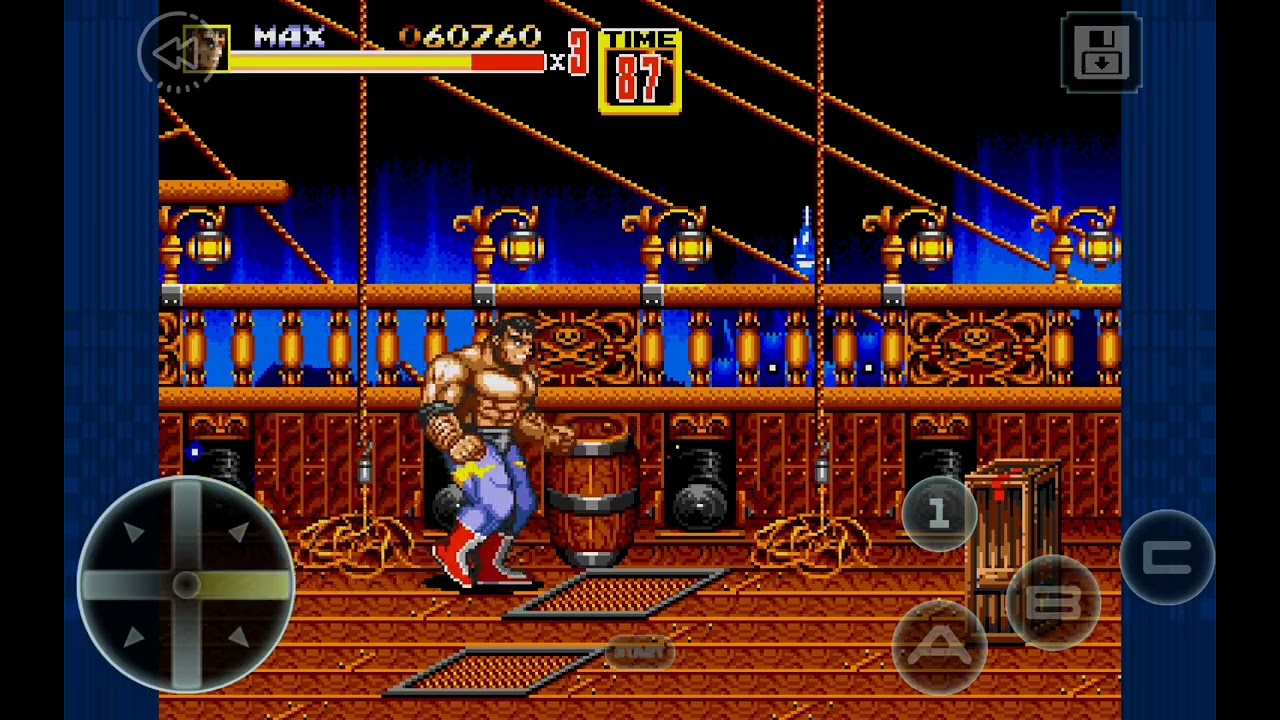Activate the rewind arrow icon
Image resolution: width=1280 pixels, height=720 pixels.
177,53
